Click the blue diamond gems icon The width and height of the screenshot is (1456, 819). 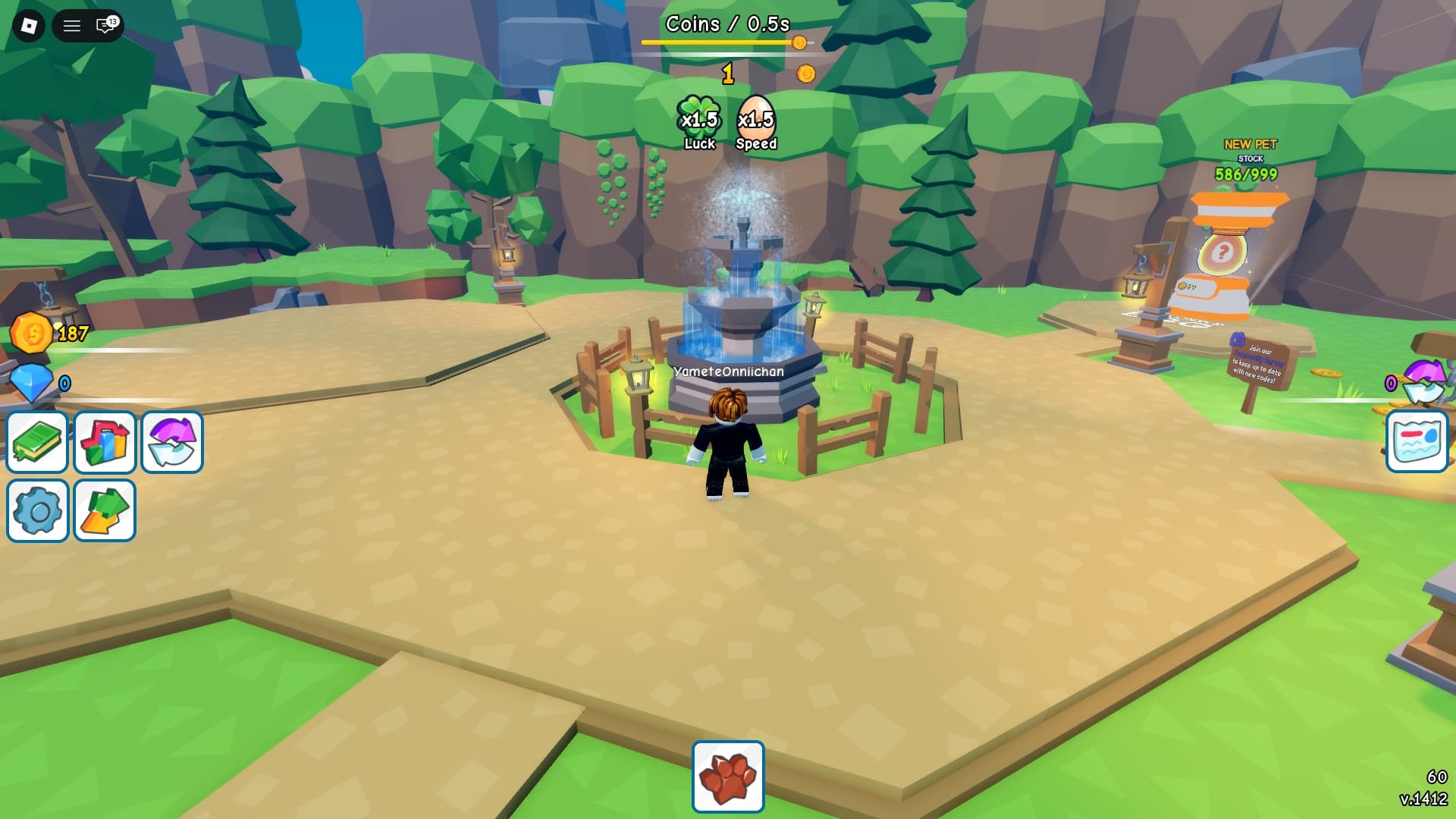31,382
